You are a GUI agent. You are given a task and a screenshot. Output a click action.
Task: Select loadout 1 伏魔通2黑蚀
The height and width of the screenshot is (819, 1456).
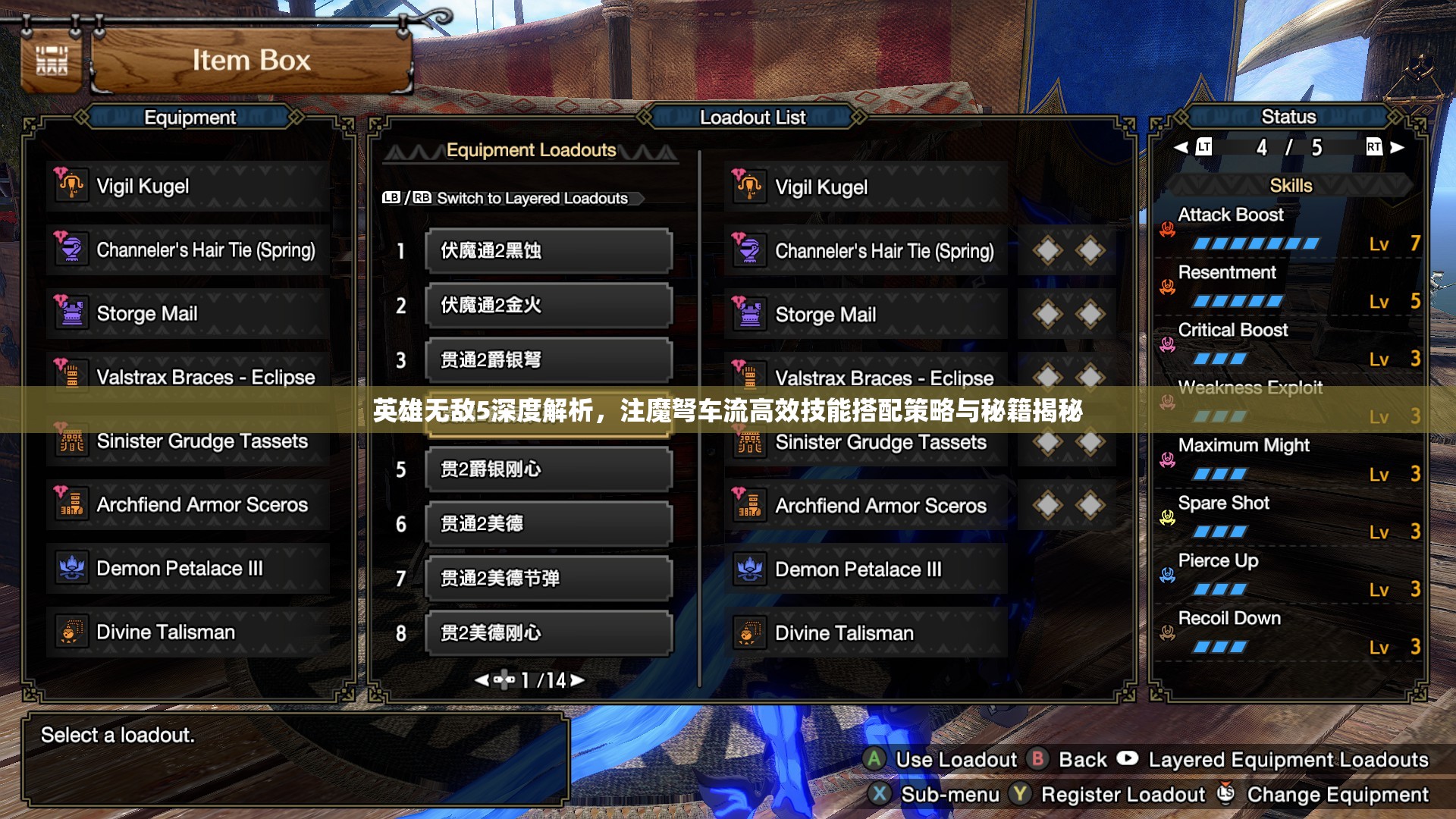(x=549, y=251)
